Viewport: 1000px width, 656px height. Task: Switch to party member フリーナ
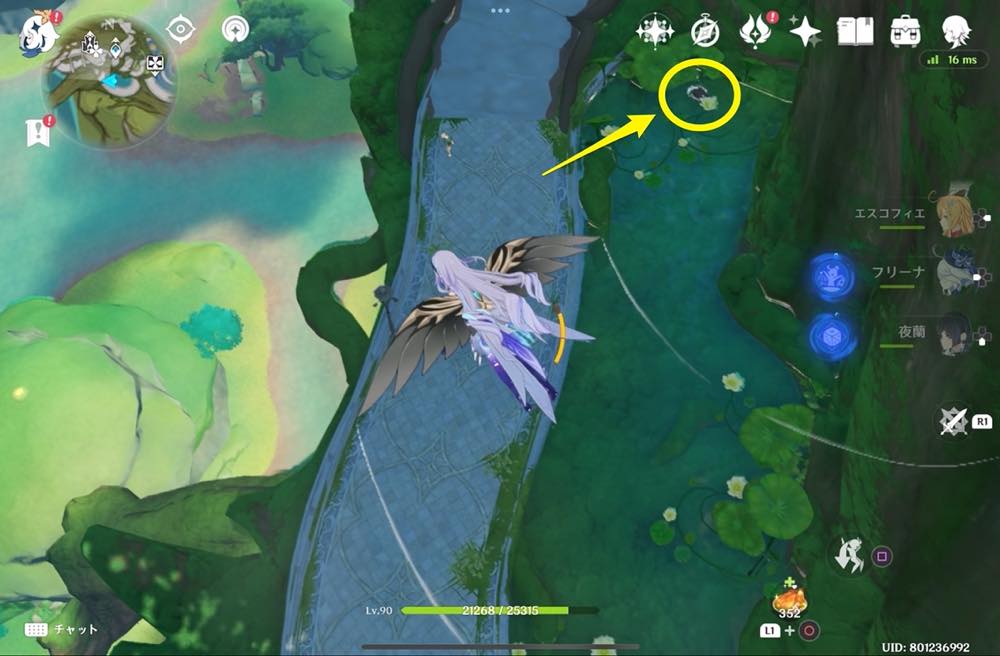(953, 274)
